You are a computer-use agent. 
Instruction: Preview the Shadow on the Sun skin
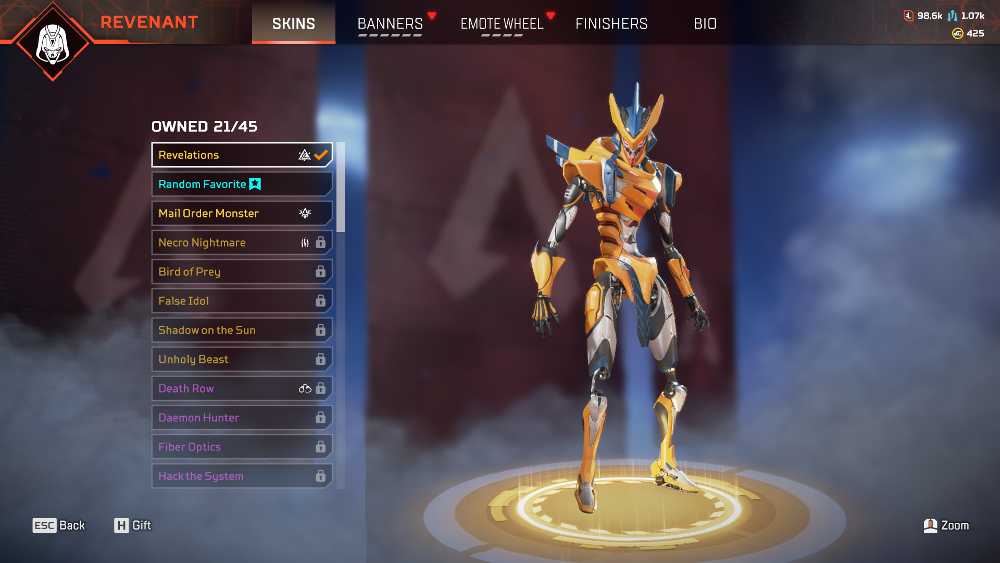click(242, 330)
